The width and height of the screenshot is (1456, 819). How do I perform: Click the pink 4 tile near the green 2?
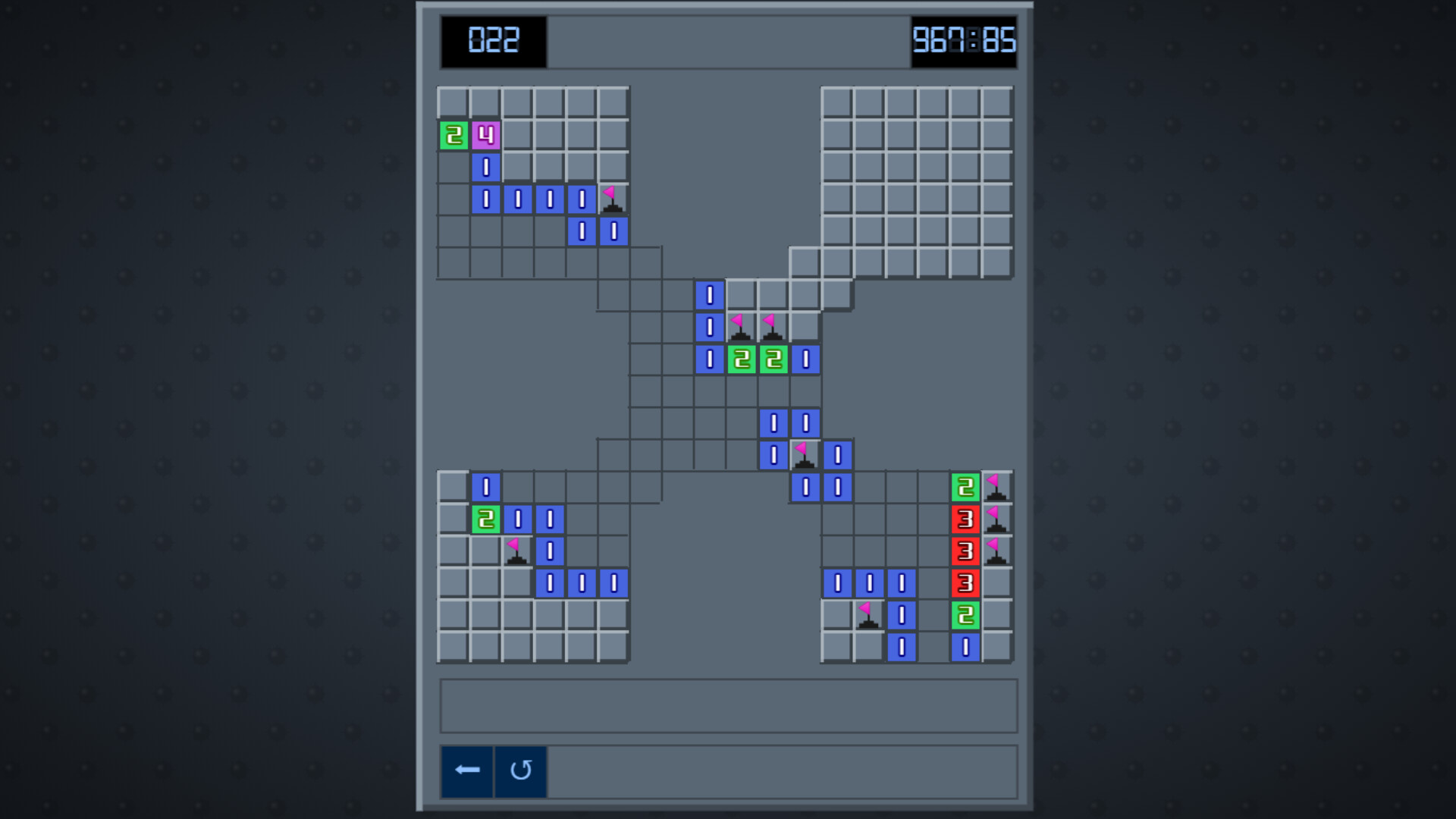(x=485, y=134)
